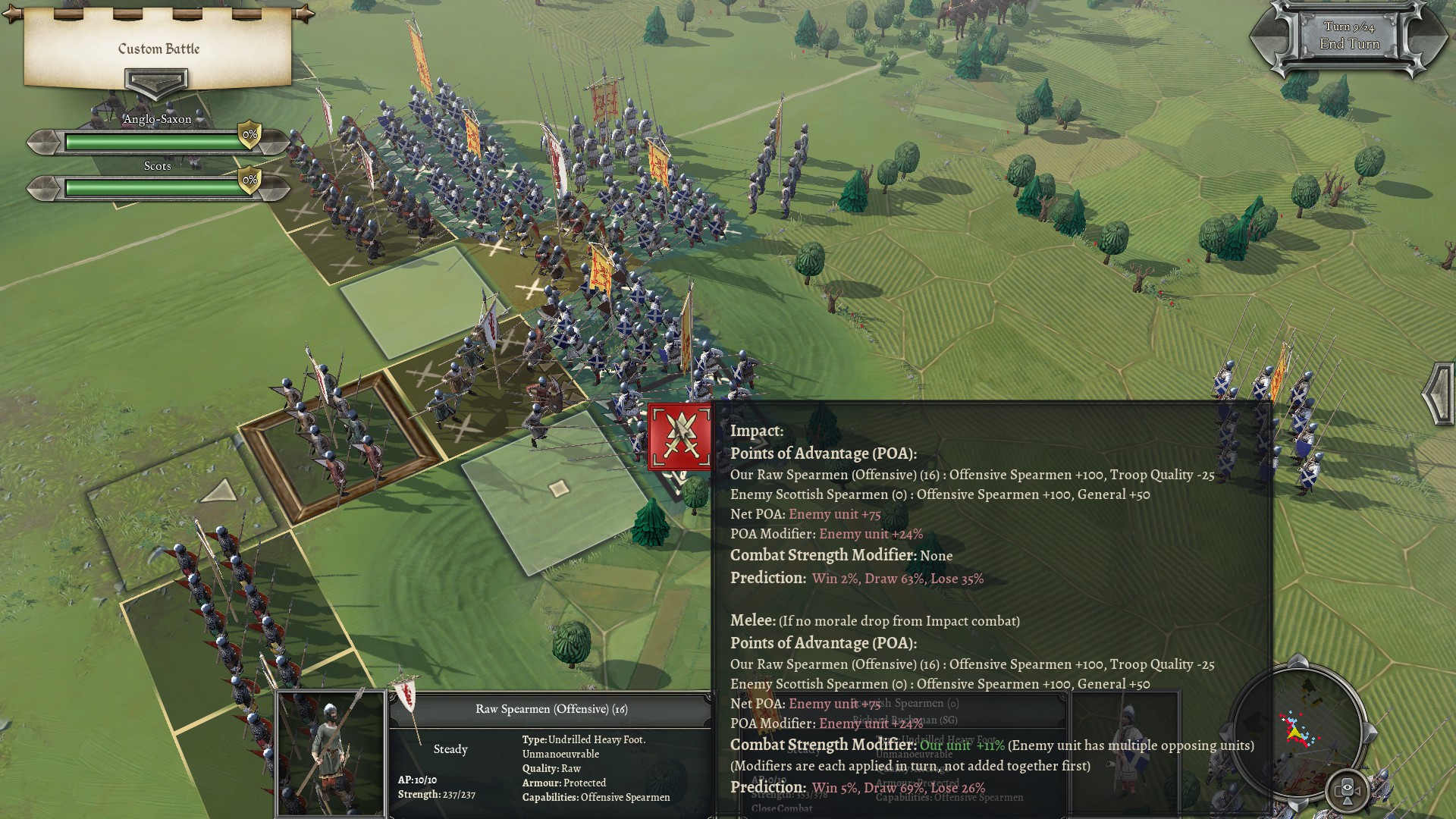Toggle the camera view button
This screenshot has width=1456, height=819.
1348,790
